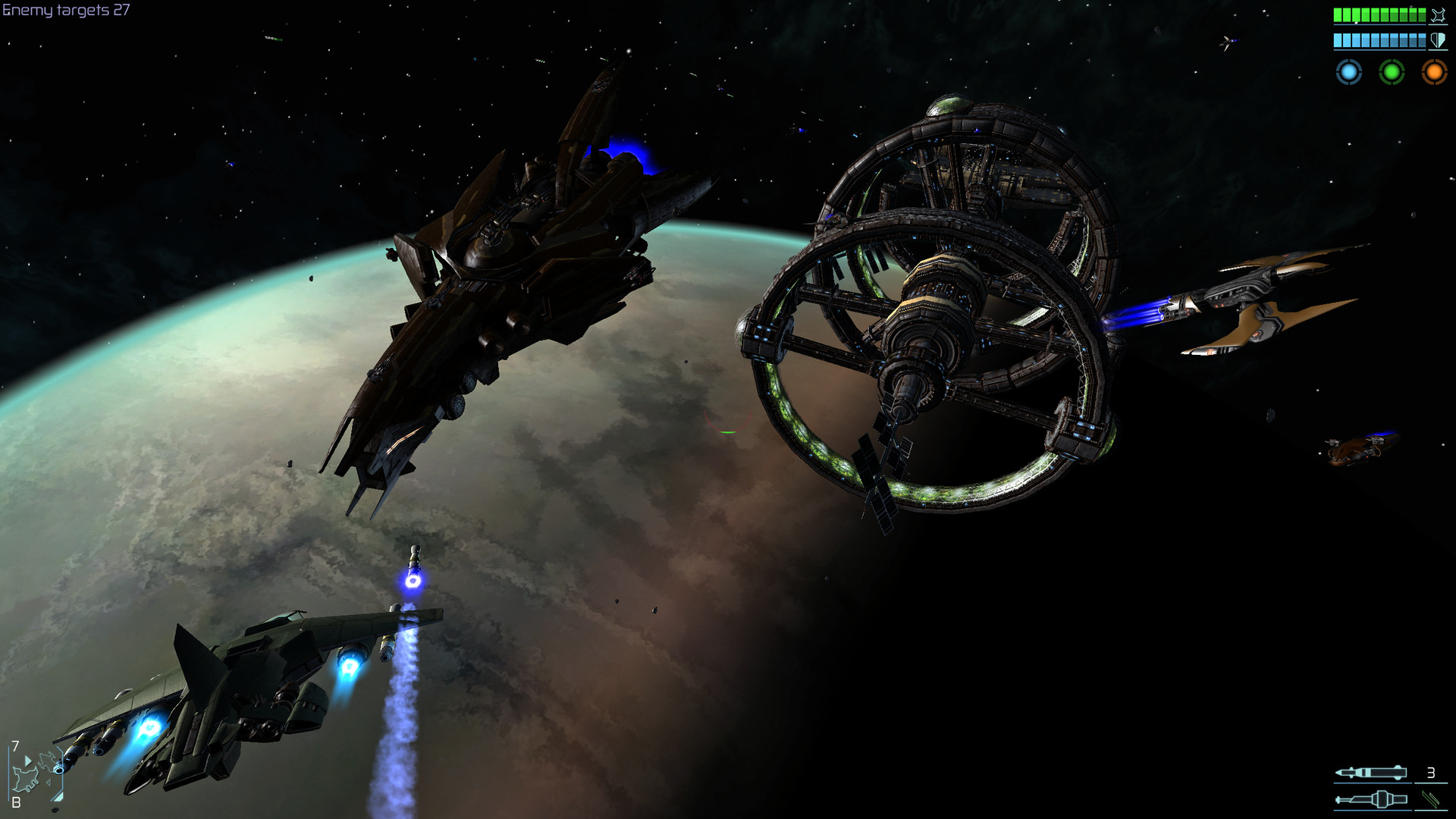Click the target distance number 7
Viewport: 1456px width, 819px height.
pos(15,745)
